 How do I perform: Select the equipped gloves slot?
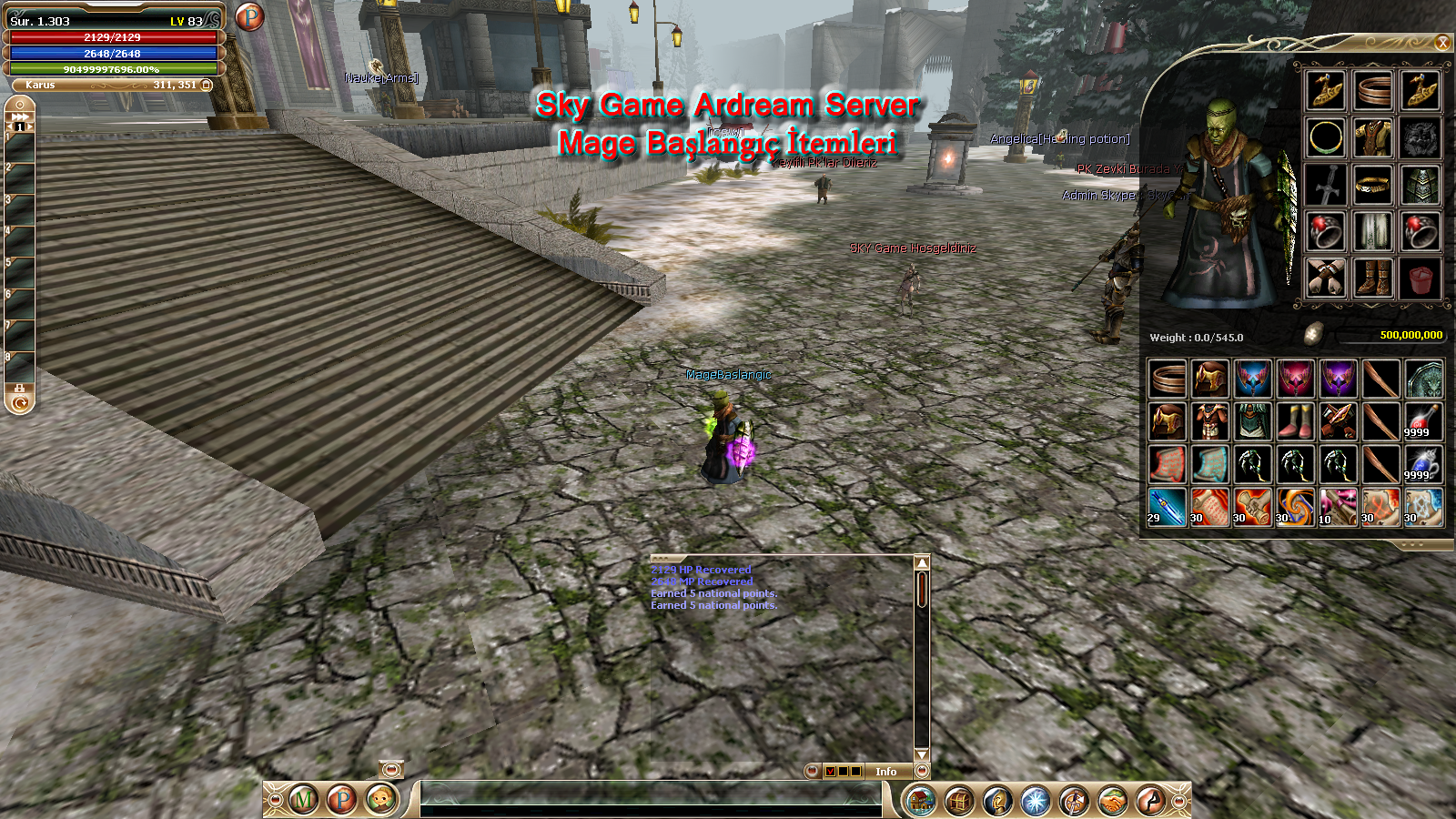[1326, 278]
